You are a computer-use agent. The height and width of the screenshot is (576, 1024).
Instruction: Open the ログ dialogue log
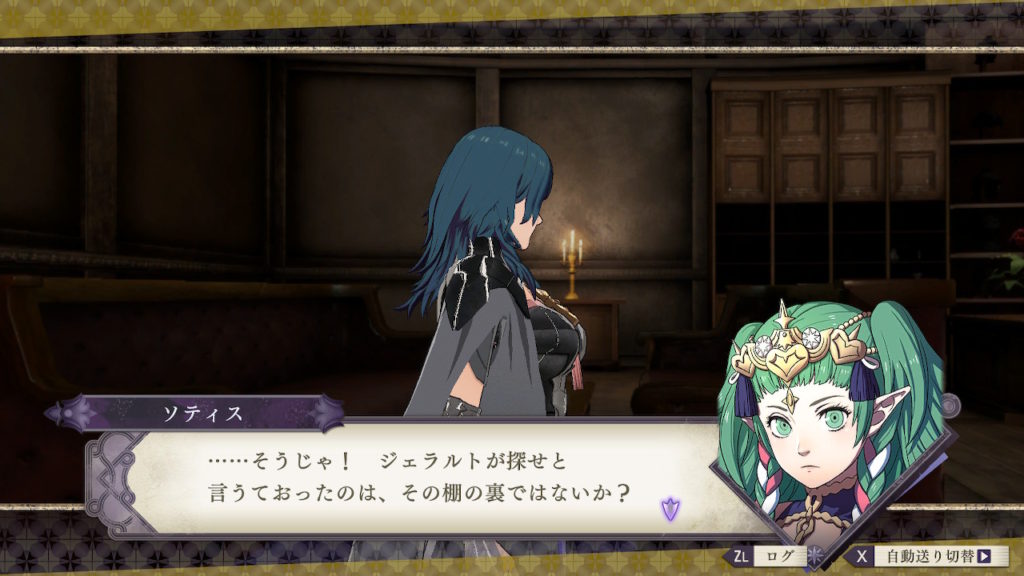click(769, 556)
